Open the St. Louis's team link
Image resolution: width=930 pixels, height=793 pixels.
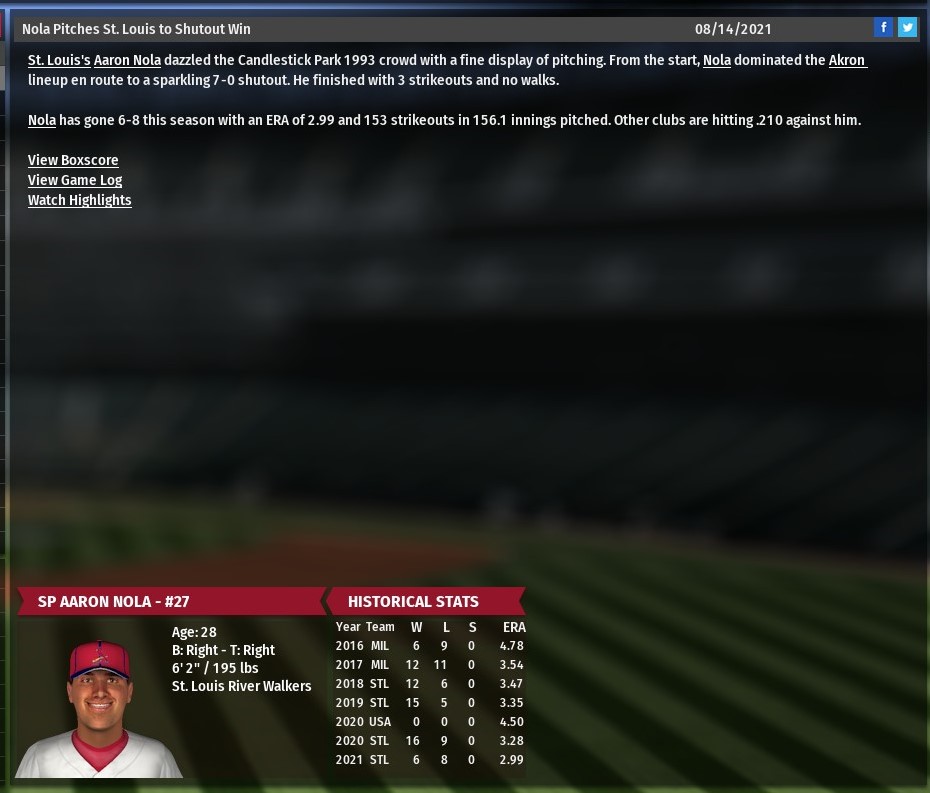59,60
